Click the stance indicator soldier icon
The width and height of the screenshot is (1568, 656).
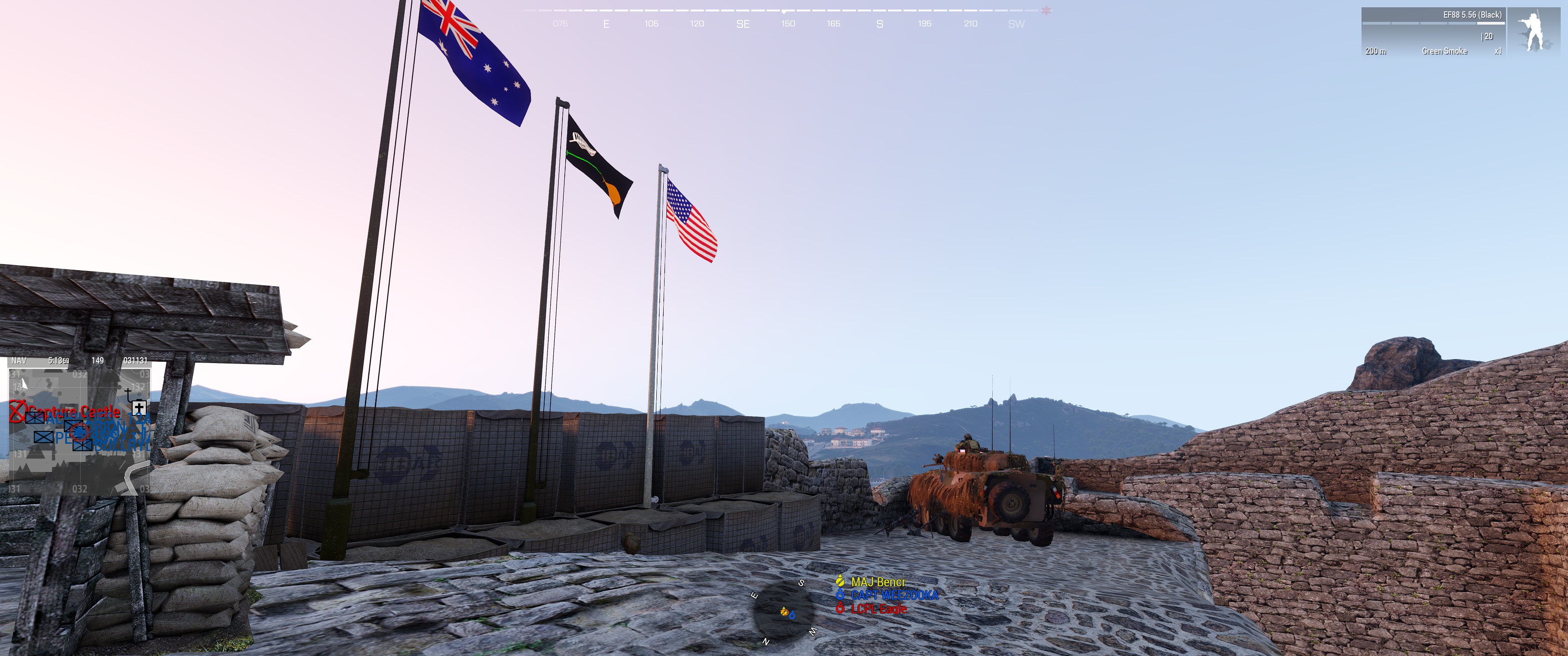tap(1535, 29)
